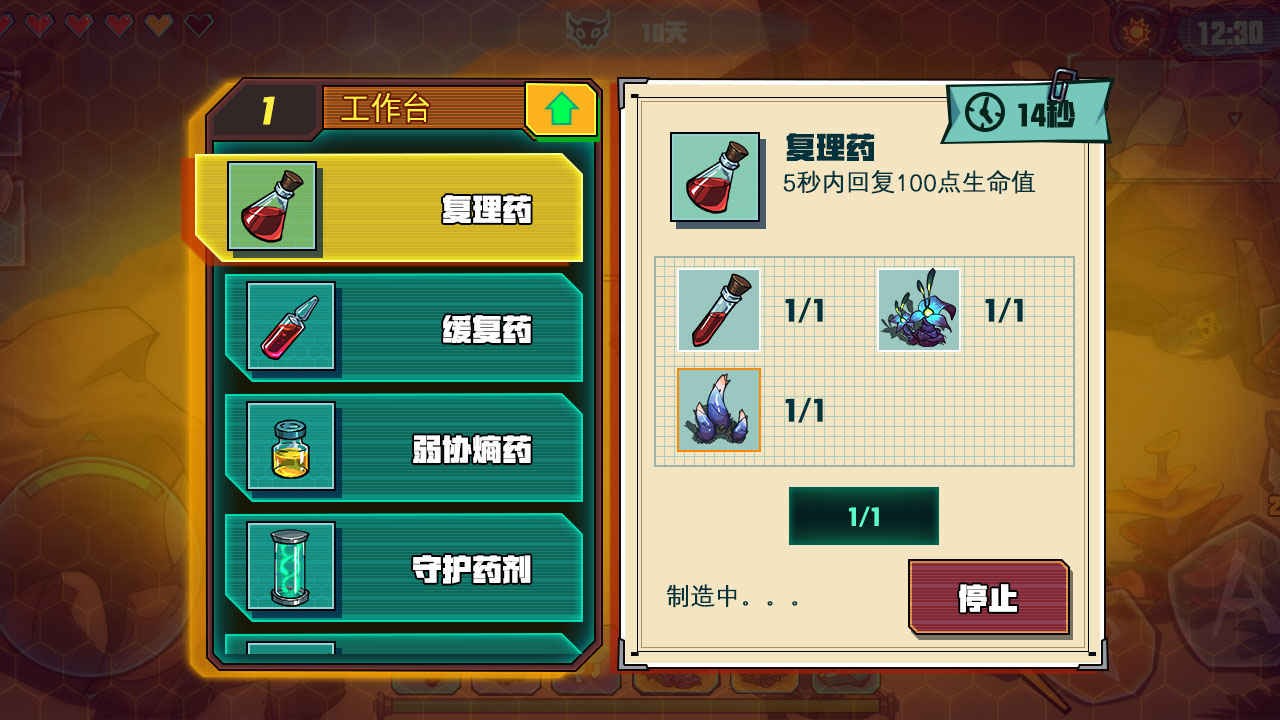Click the clock icon on the 14秒 banner
Viewport: 1280px width, 720px height.
click(983, 113)
